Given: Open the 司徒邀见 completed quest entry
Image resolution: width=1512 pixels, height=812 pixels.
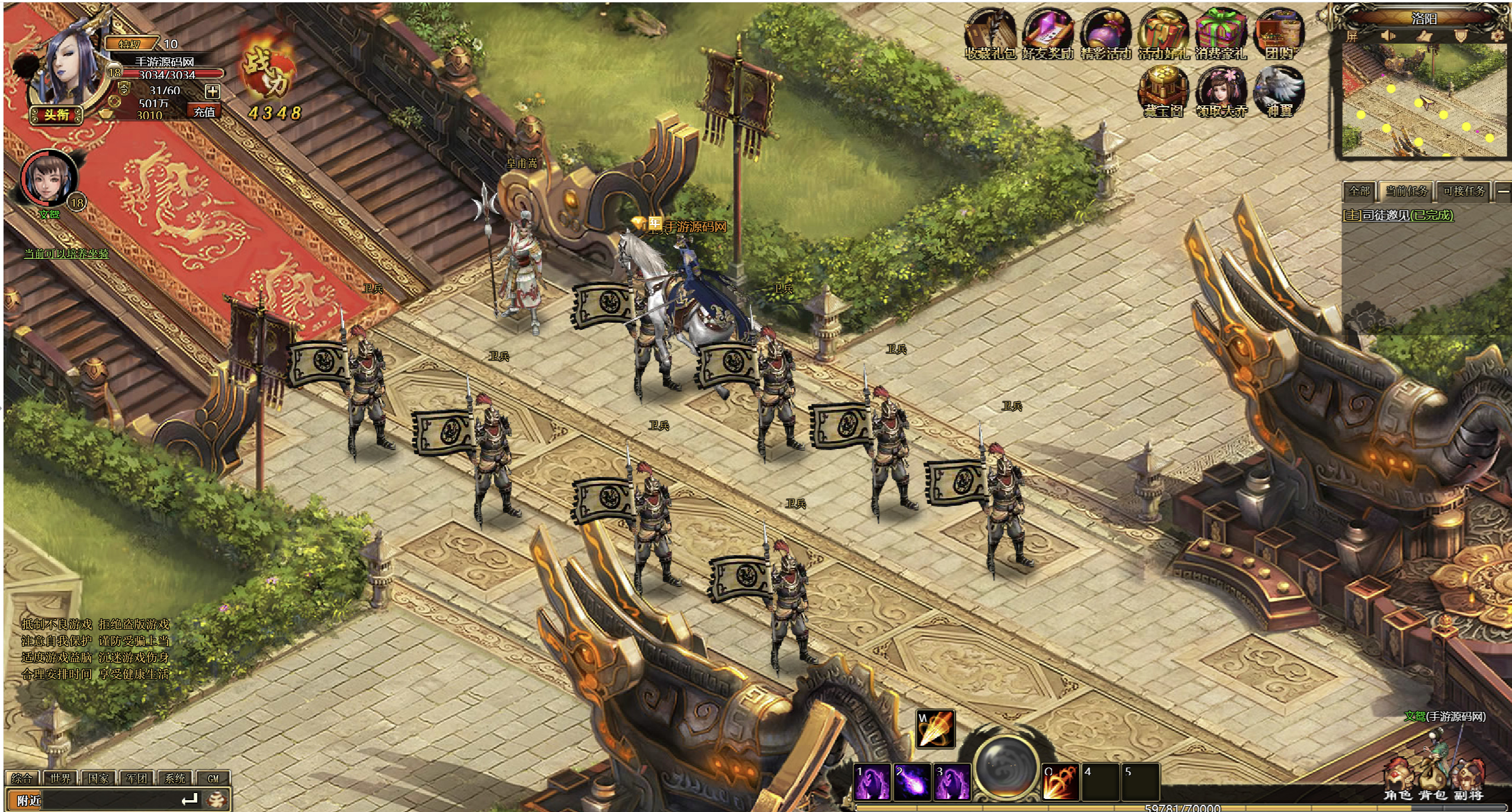Looking at the screenshot, I should [x=1398, y=215].
